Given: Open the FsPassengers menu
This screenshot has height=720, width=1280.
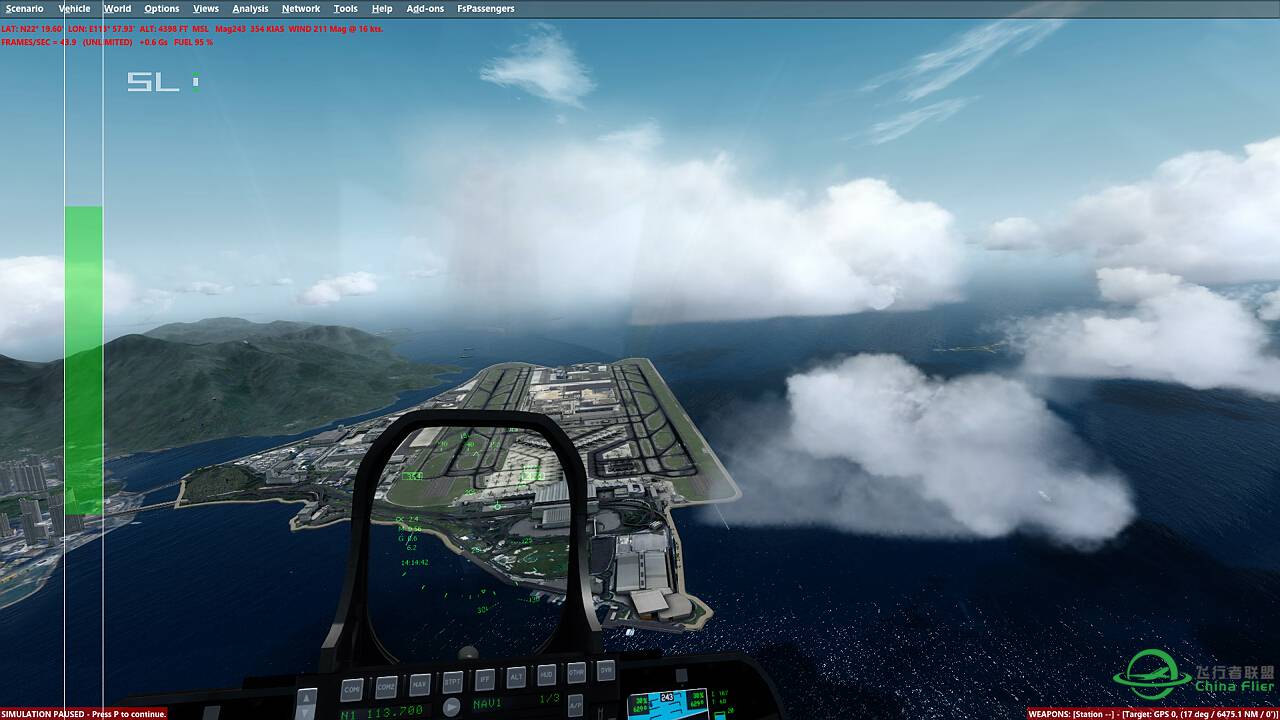Looking at the screenshot, I should [x=488, y=8].
